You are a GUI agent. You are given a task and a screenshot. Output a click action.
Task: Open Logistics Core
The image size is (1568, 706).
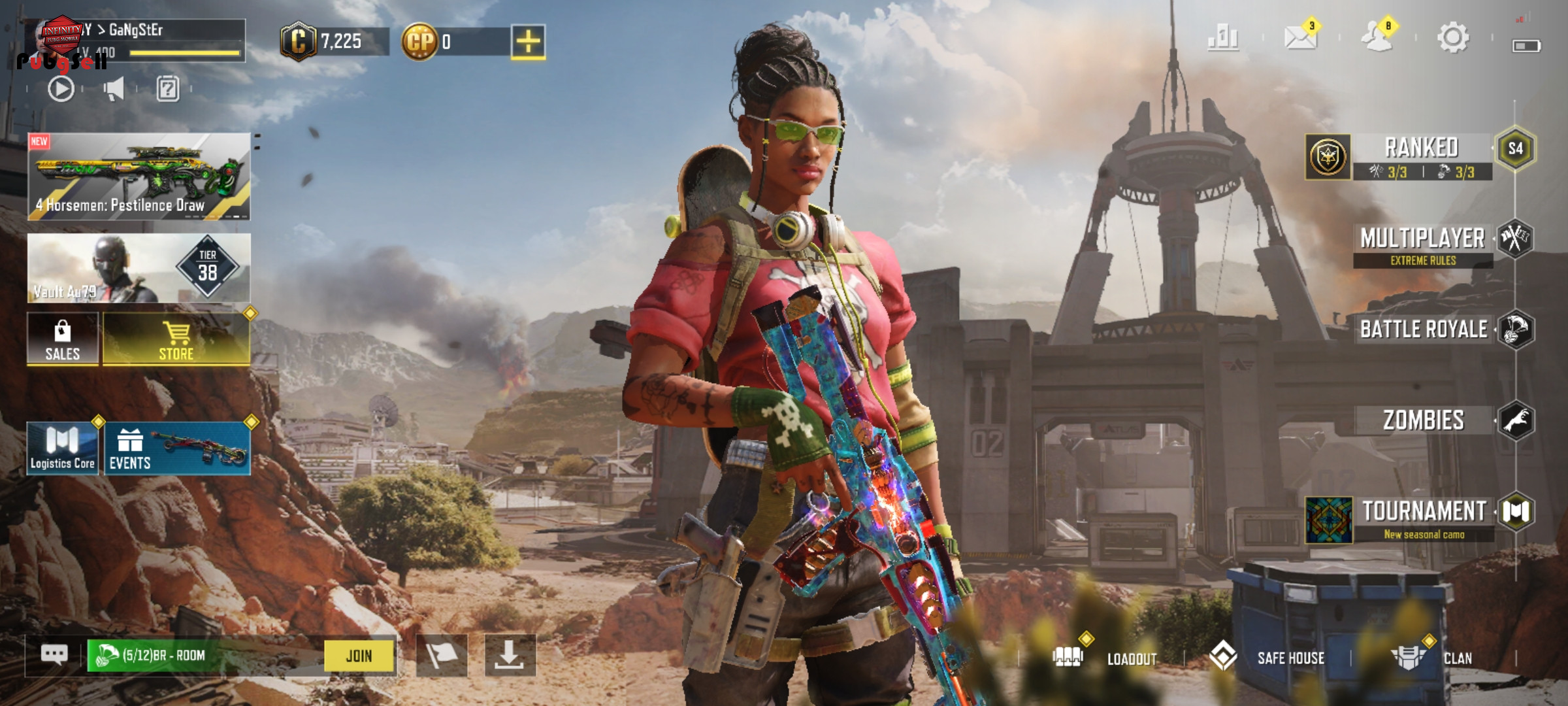(x=63, y=448)
